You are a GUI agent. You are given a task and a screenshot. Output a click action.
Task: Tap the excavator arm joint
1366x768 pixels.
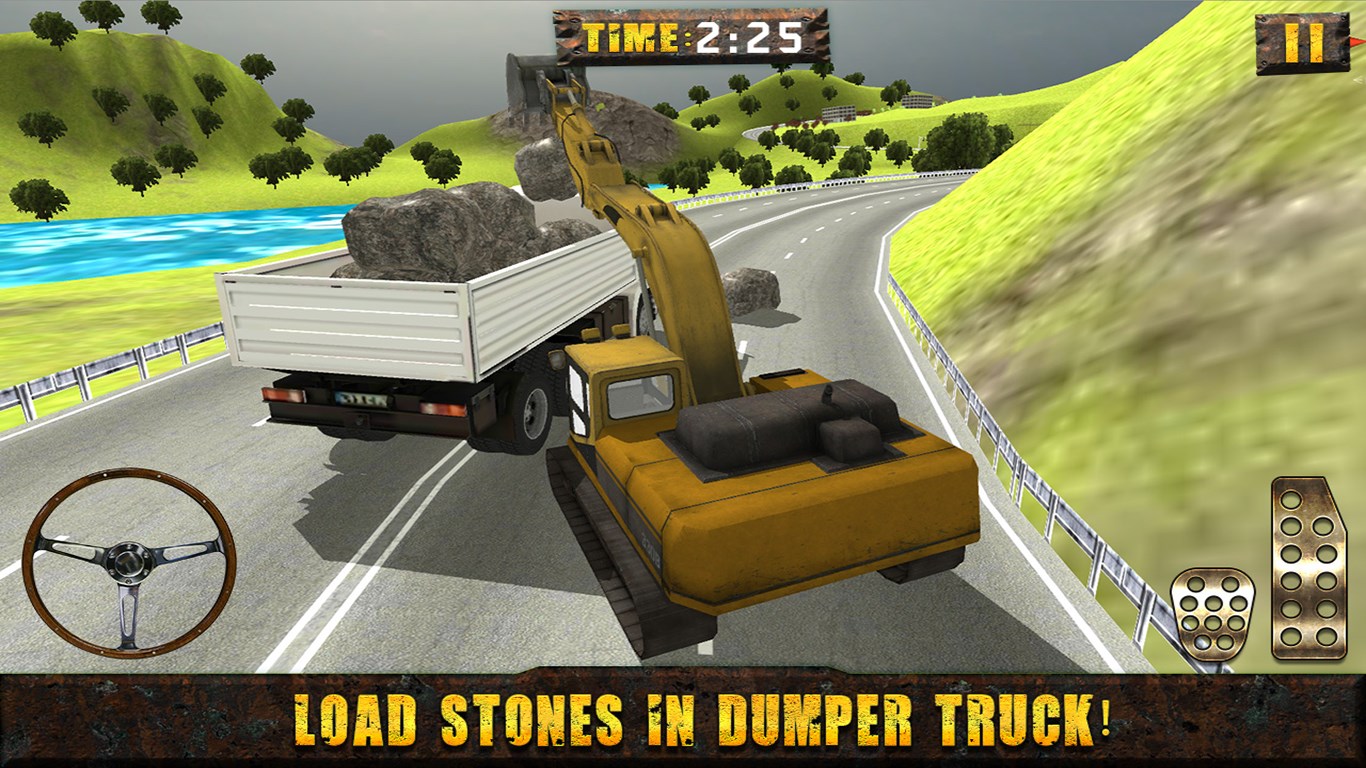click(652, 210)
